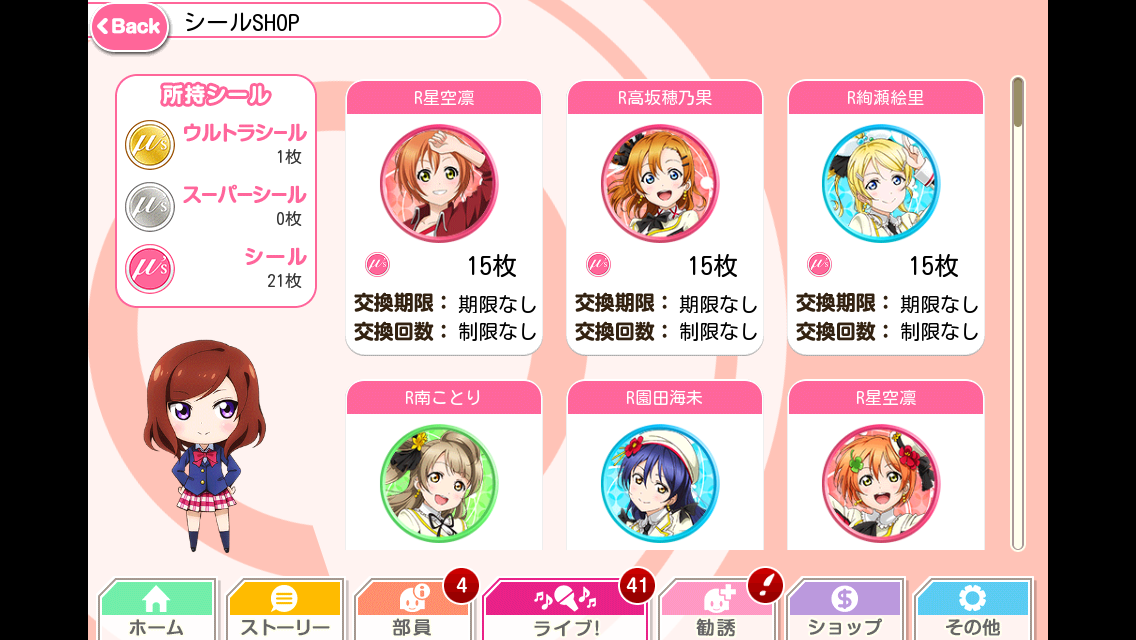Select the R高坂穂乃果 seal shop card
The height and width of the screenshot is (640, 1136).
click(x=664, y=216)
